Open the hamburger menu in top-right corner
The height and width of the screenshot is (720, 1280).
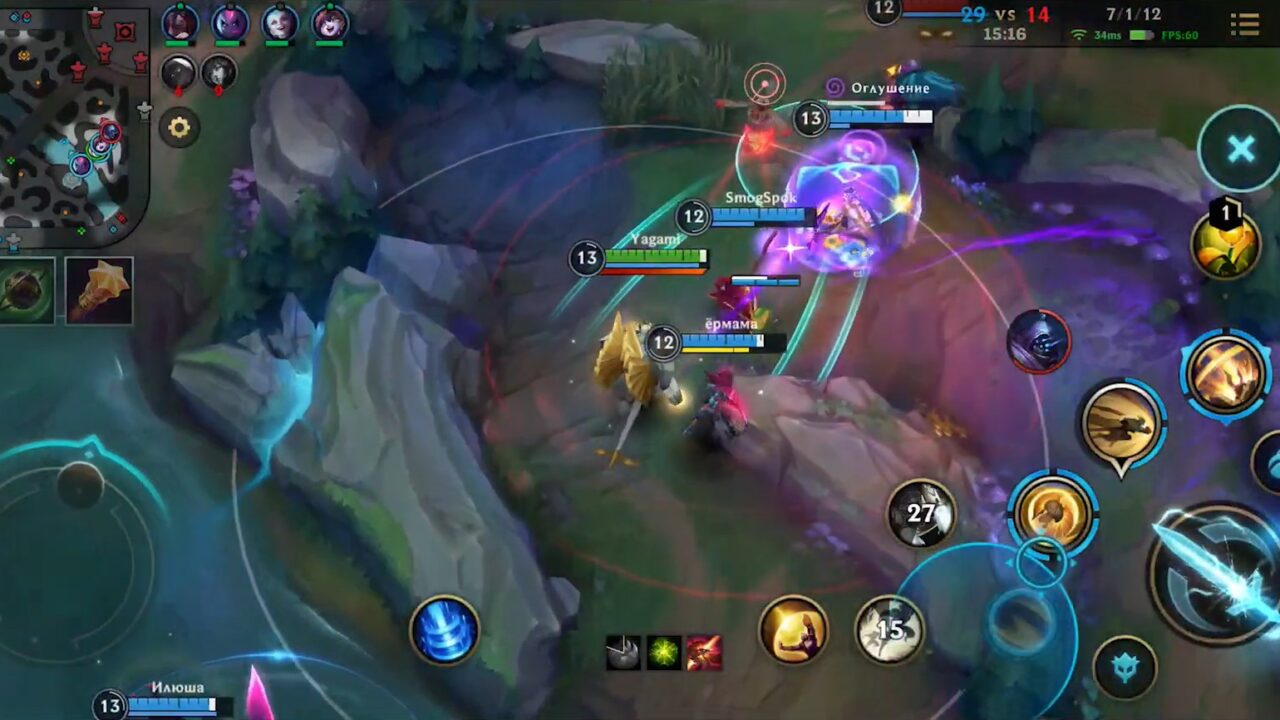[1244, 22]
